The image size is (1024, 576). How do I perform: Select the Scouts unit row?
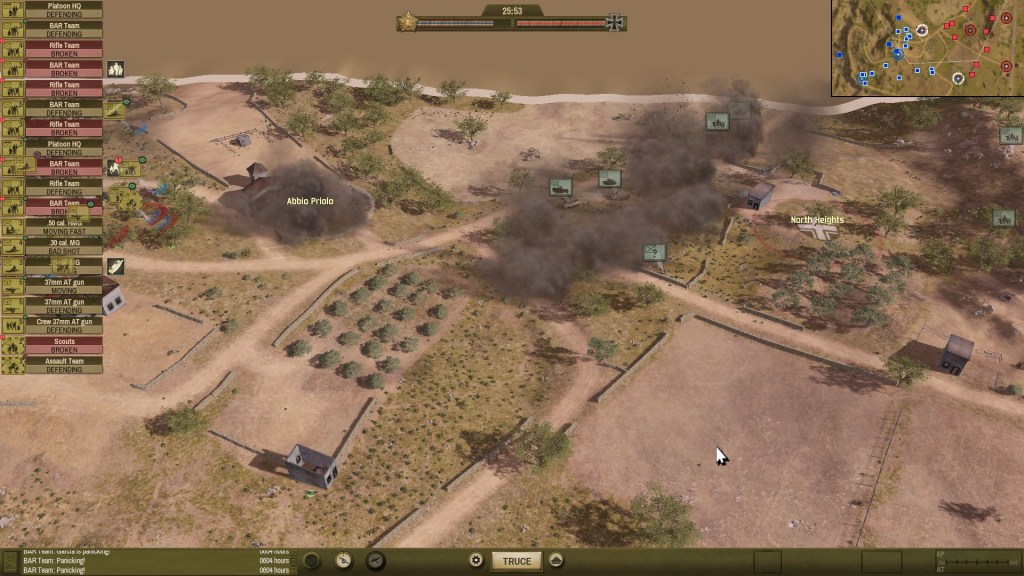(64, 345)
